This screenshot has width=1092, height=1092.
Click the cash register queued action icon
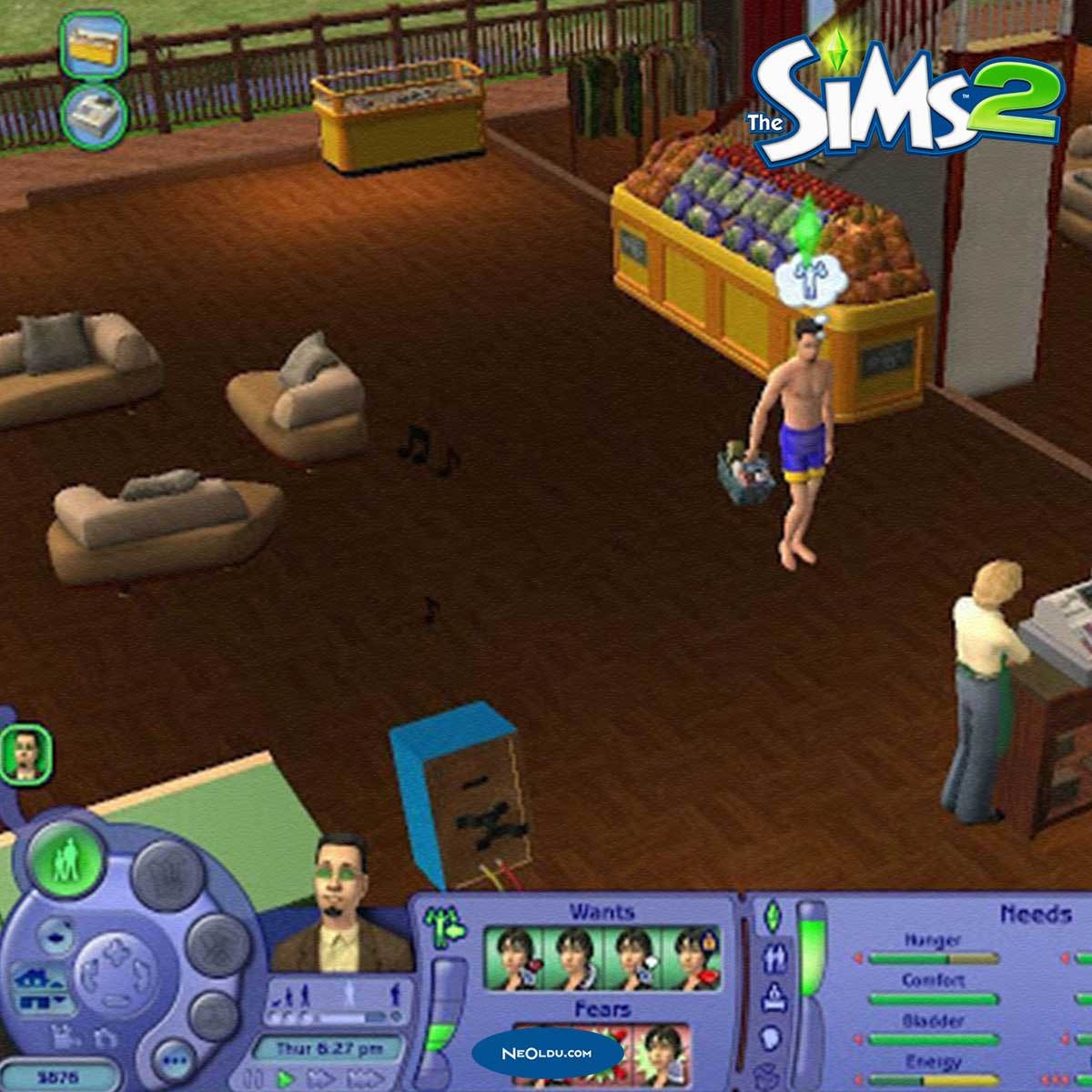[93, 116]
